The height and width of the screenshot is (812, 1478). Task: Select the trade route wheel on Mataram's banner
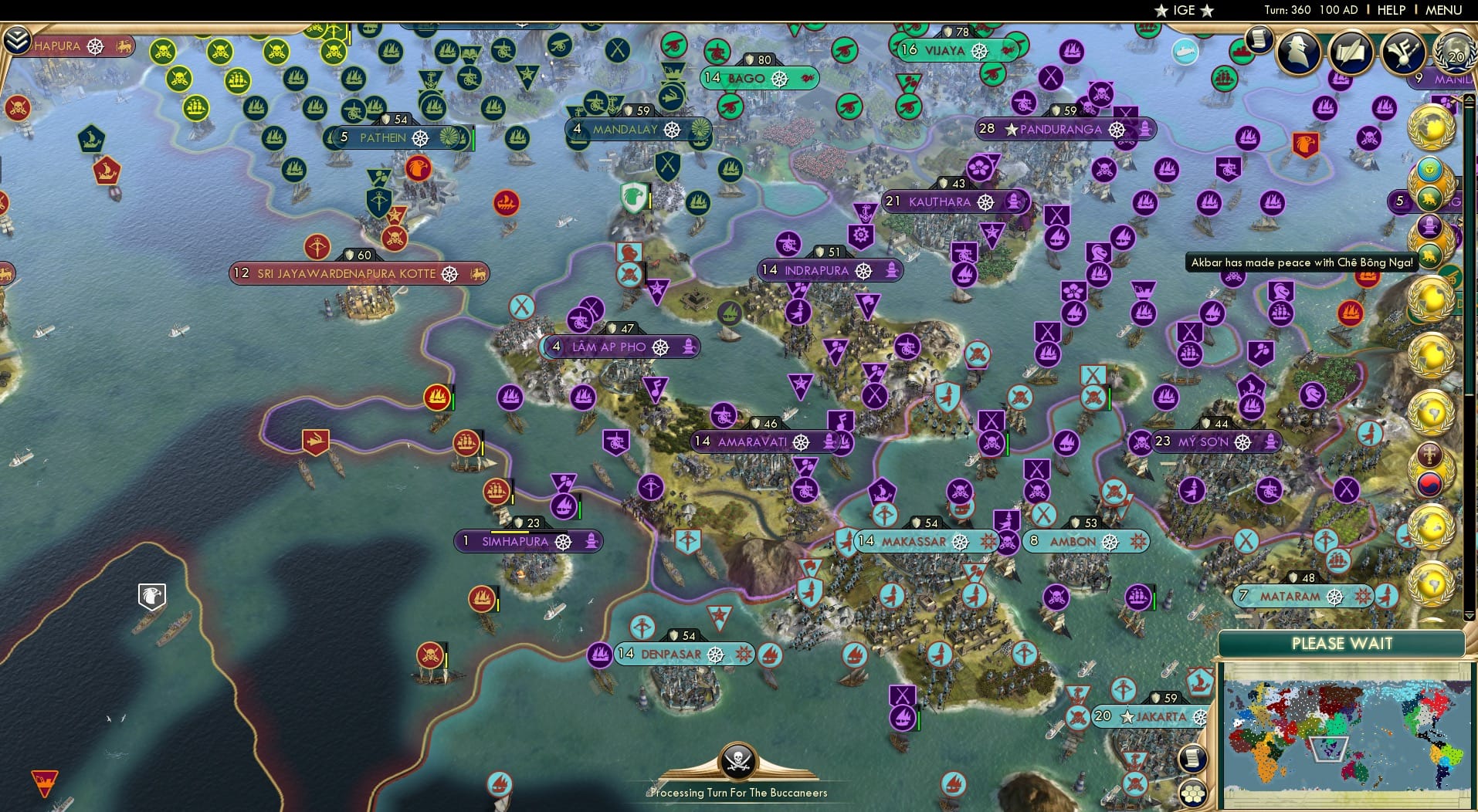[x=1334, y=597]
